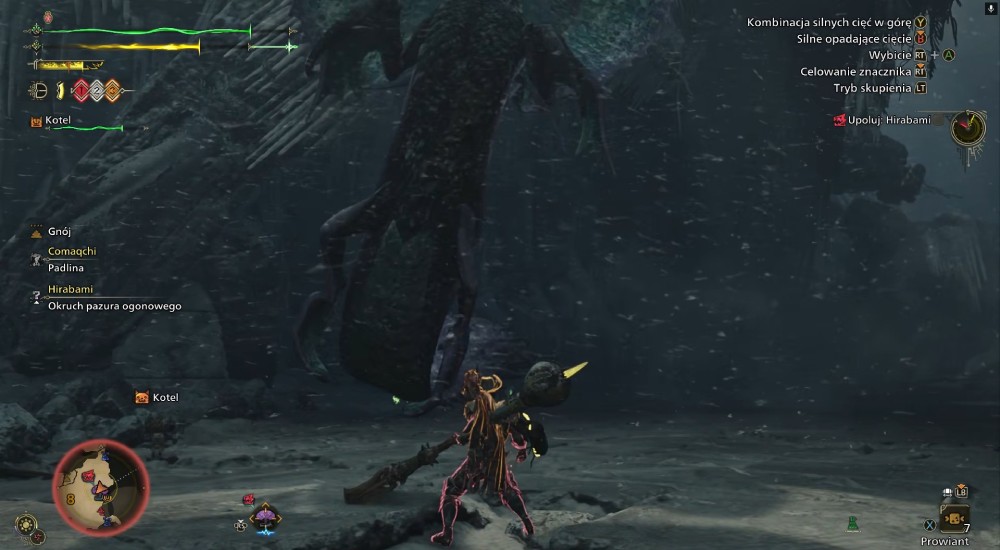Click the Kotel palico name tag

point(158,398)
